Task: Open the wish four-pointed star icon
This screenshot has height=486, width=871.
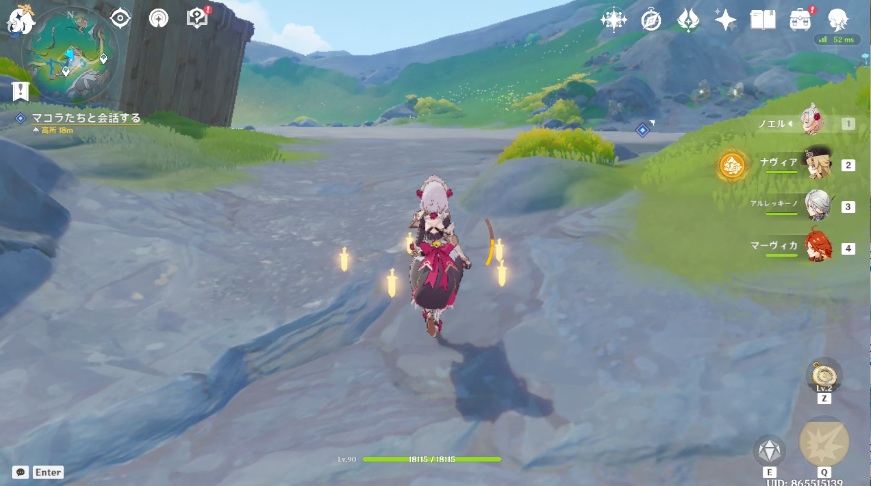Action: point(726,20)
